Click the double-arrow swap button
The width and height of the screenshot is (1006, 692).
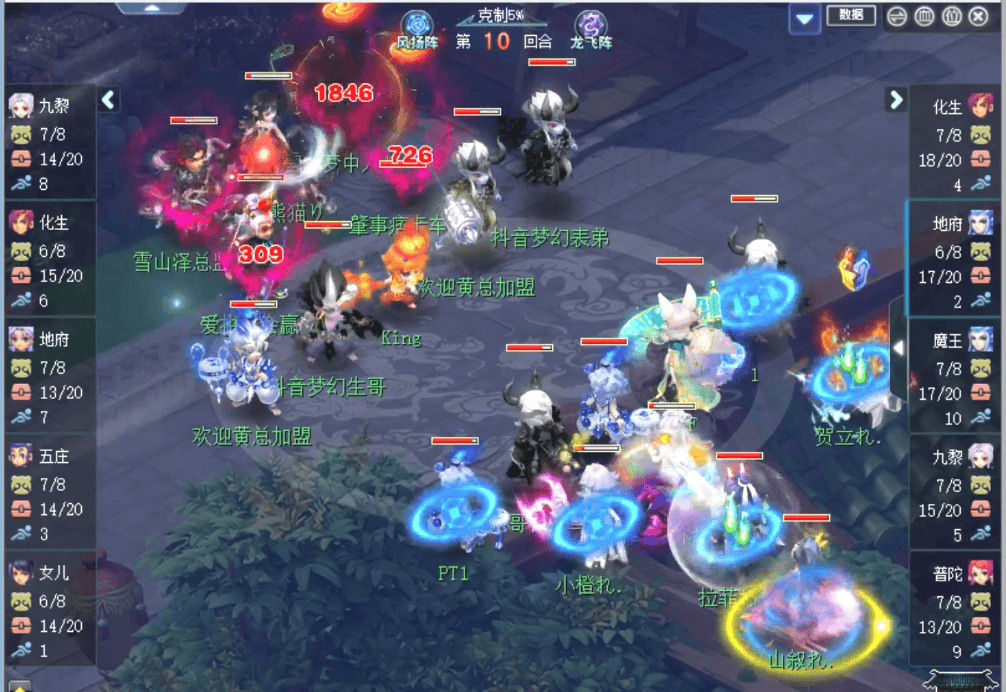coord(896,16)
